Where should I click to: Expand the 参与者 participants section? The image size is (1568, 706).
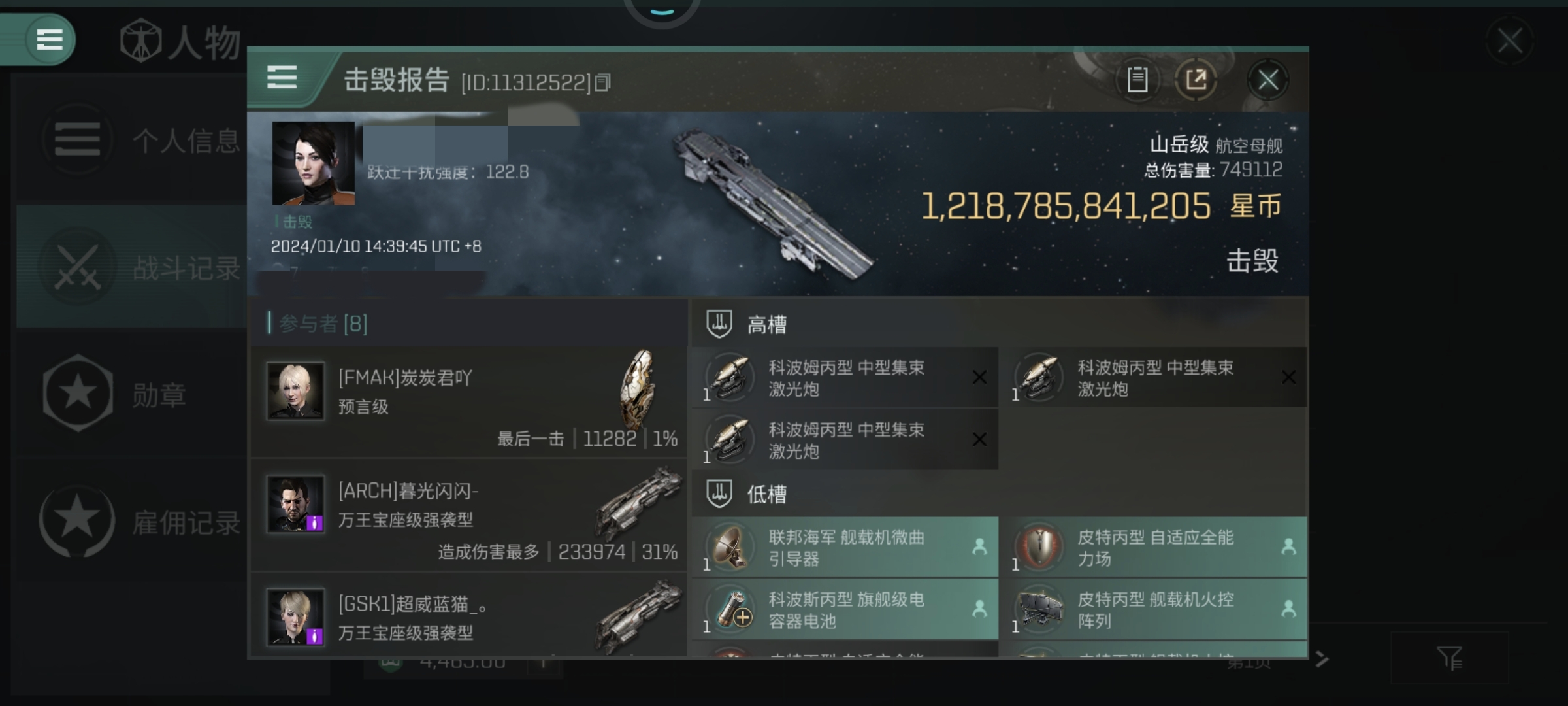point(314,323)
